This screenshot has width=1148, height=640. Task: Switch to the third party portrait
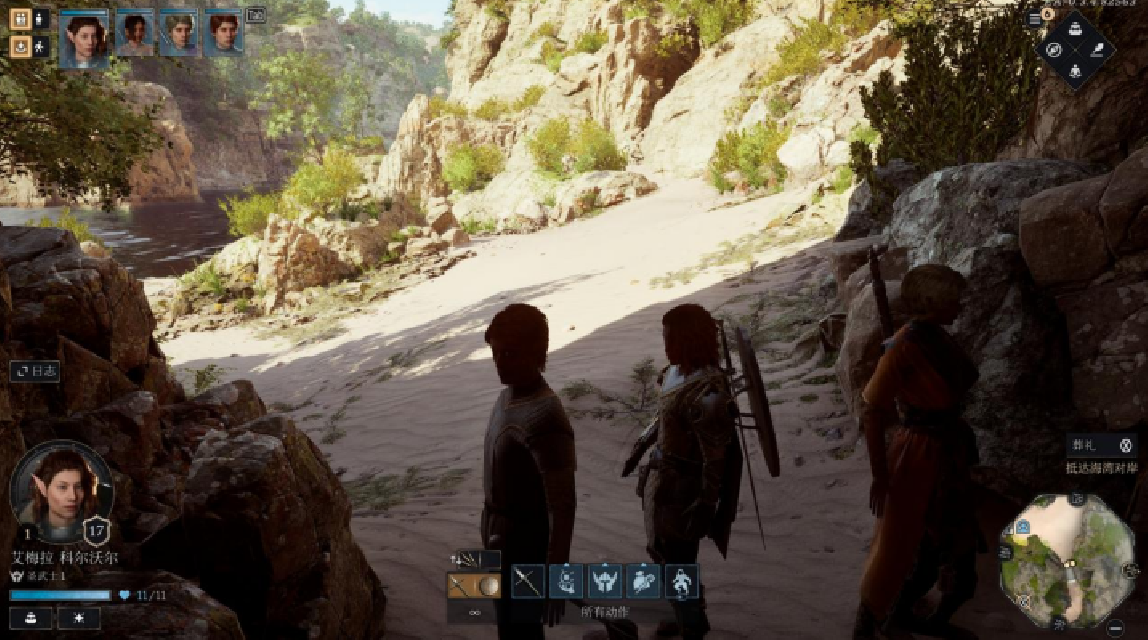click(x=178, y=34)
